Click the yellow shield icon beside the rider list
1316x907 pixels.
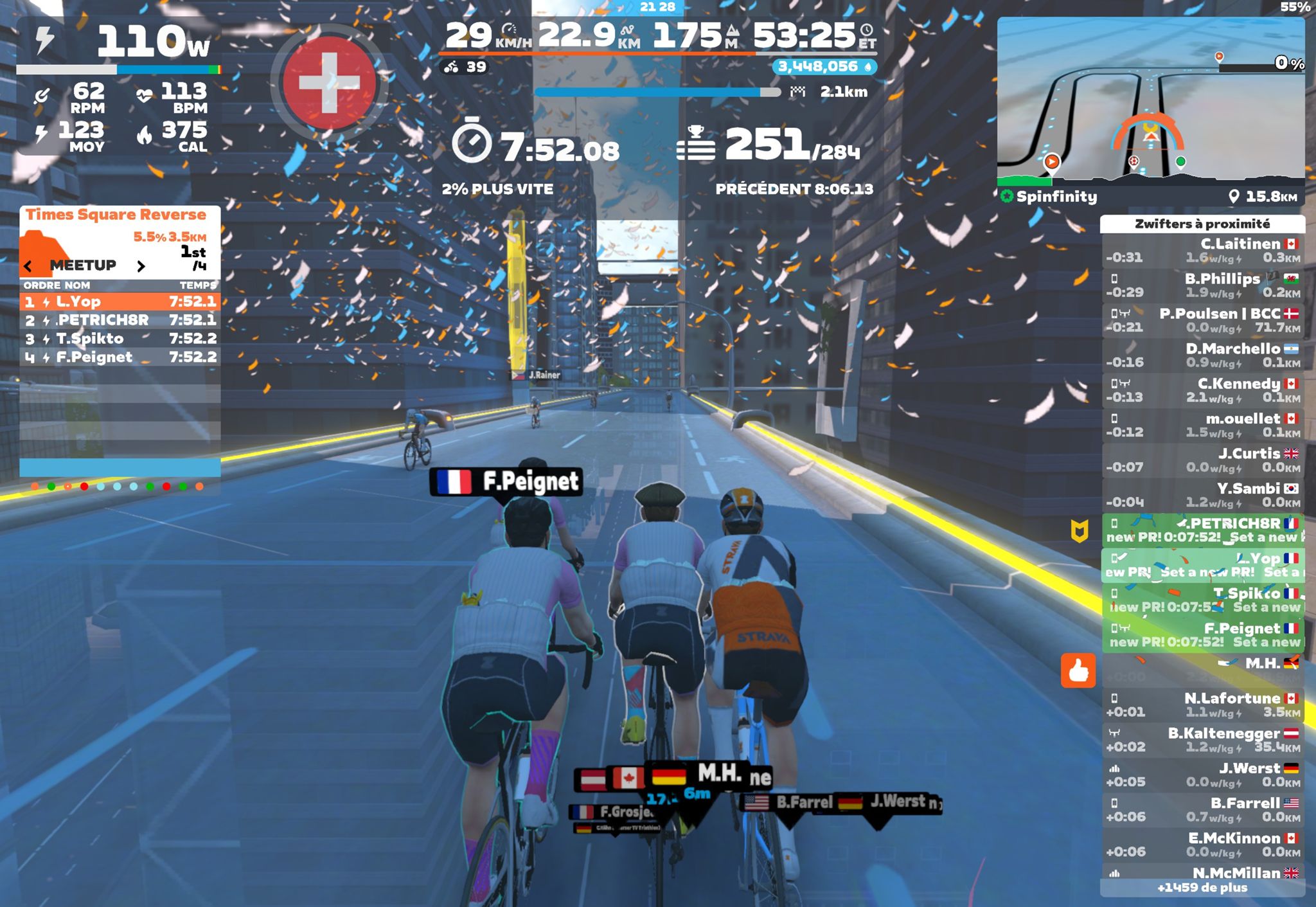(x=1079, y=531)
